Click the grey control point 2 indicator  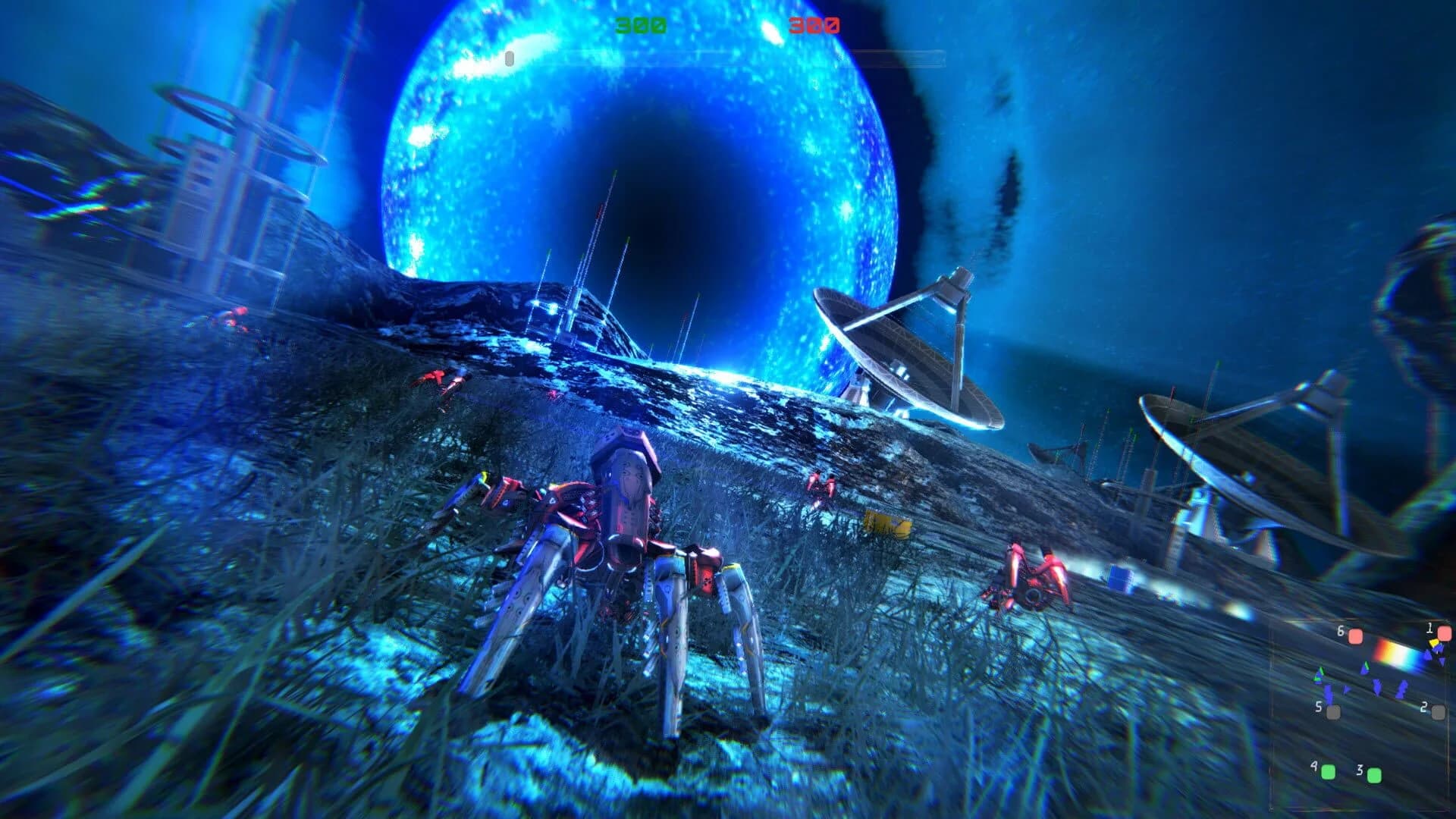click(1439, 711)
